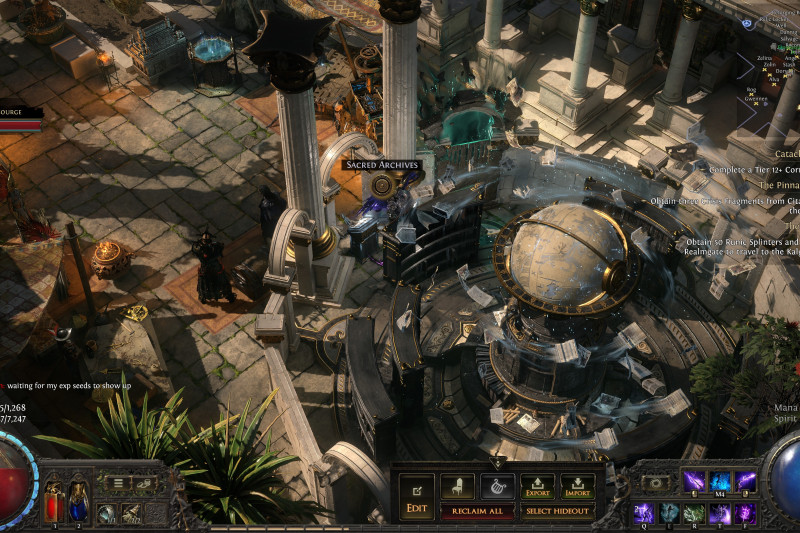
Task: Export the hideout layout
Action: [537, 486]
